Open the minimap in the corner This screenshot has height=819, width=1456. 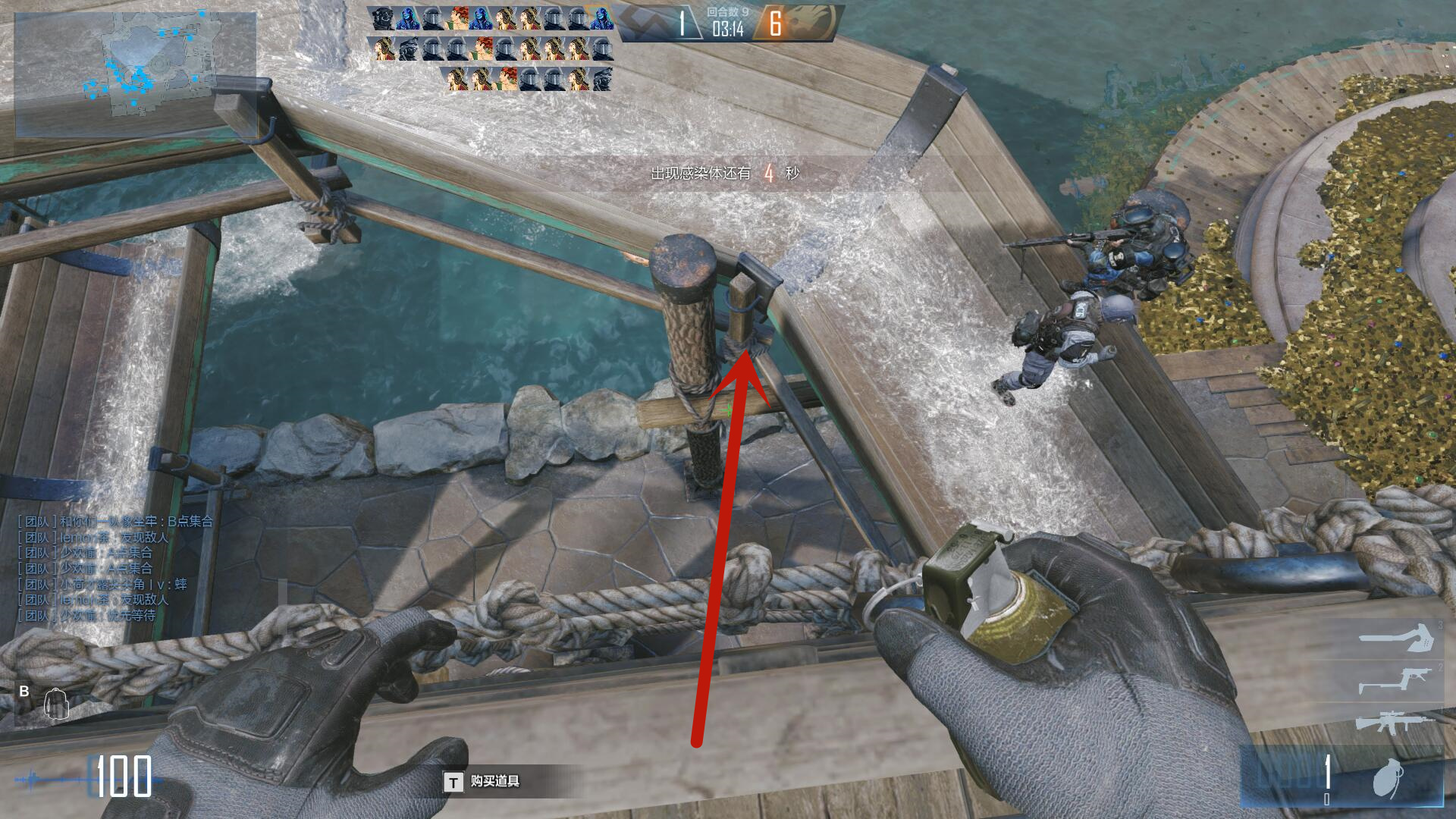coord(135,74)
